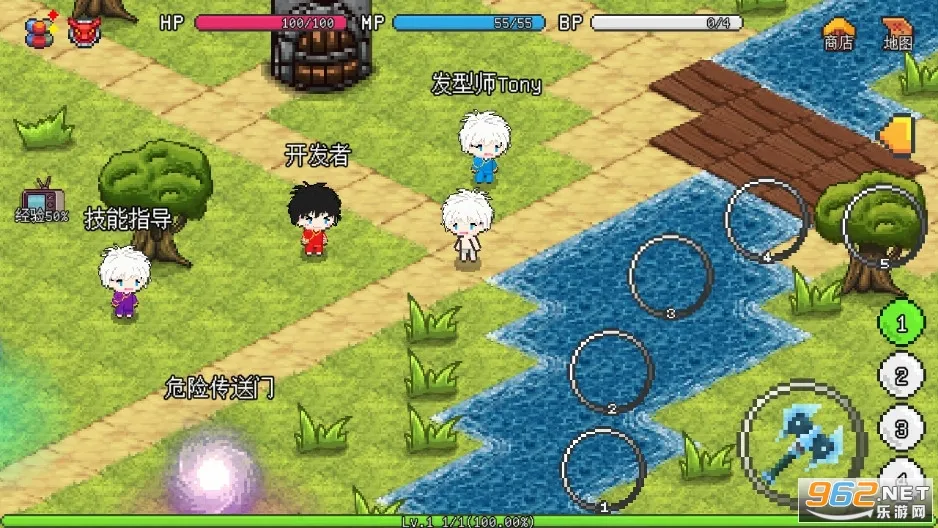938x528 pixels.
Task: Select skill slot number 5
Action: 882,226
